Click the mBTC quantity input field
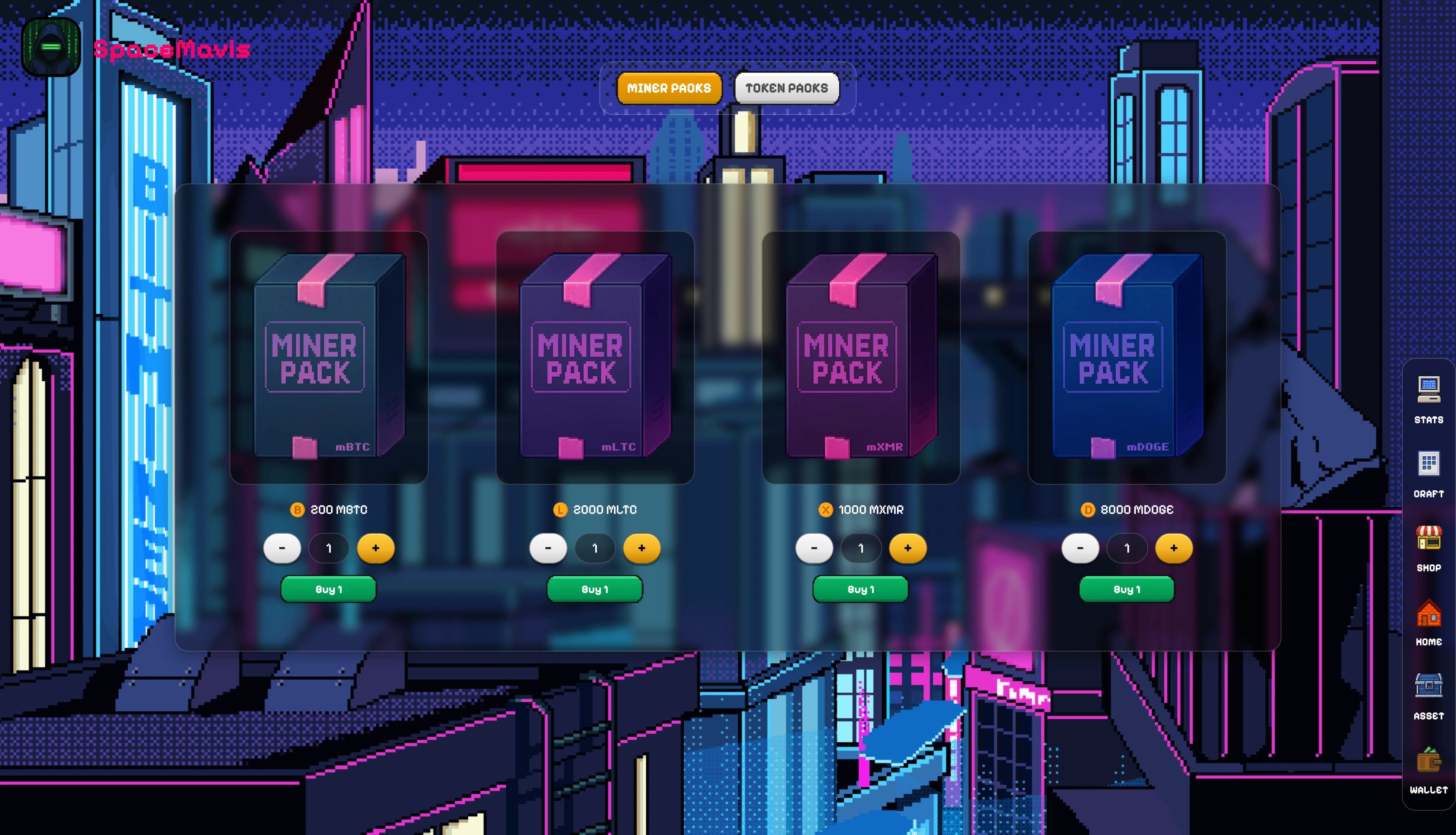Screen dimensions: 1456x835 [x=329, y=548]
